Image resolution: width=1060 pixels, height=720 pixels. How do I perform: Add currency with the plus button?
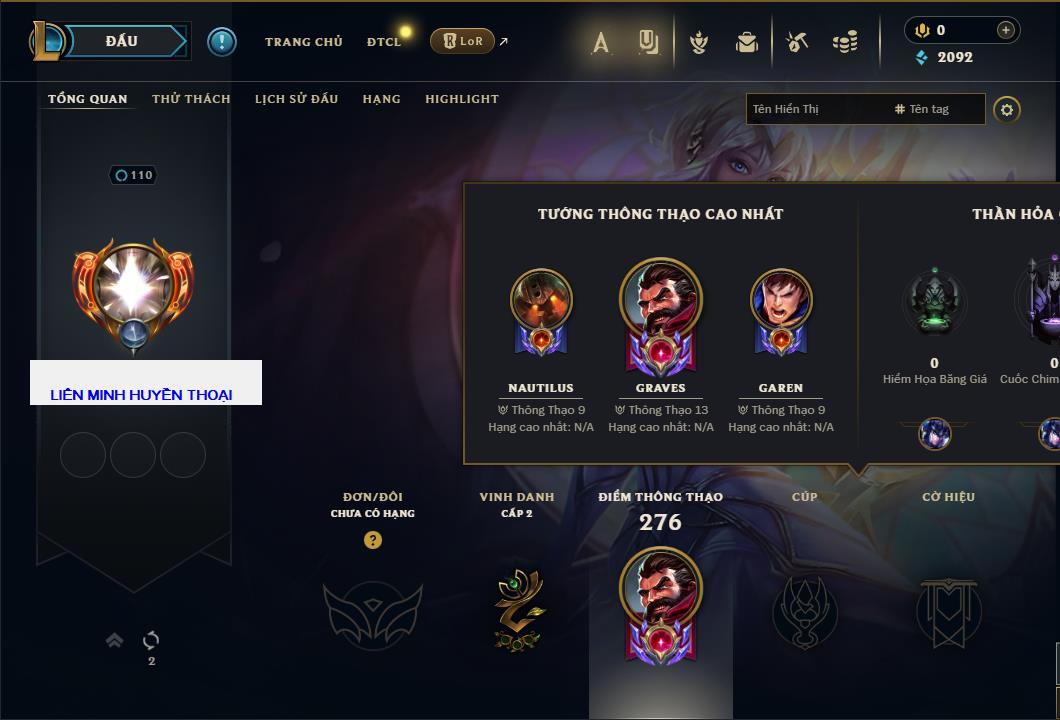[1005, 30]
